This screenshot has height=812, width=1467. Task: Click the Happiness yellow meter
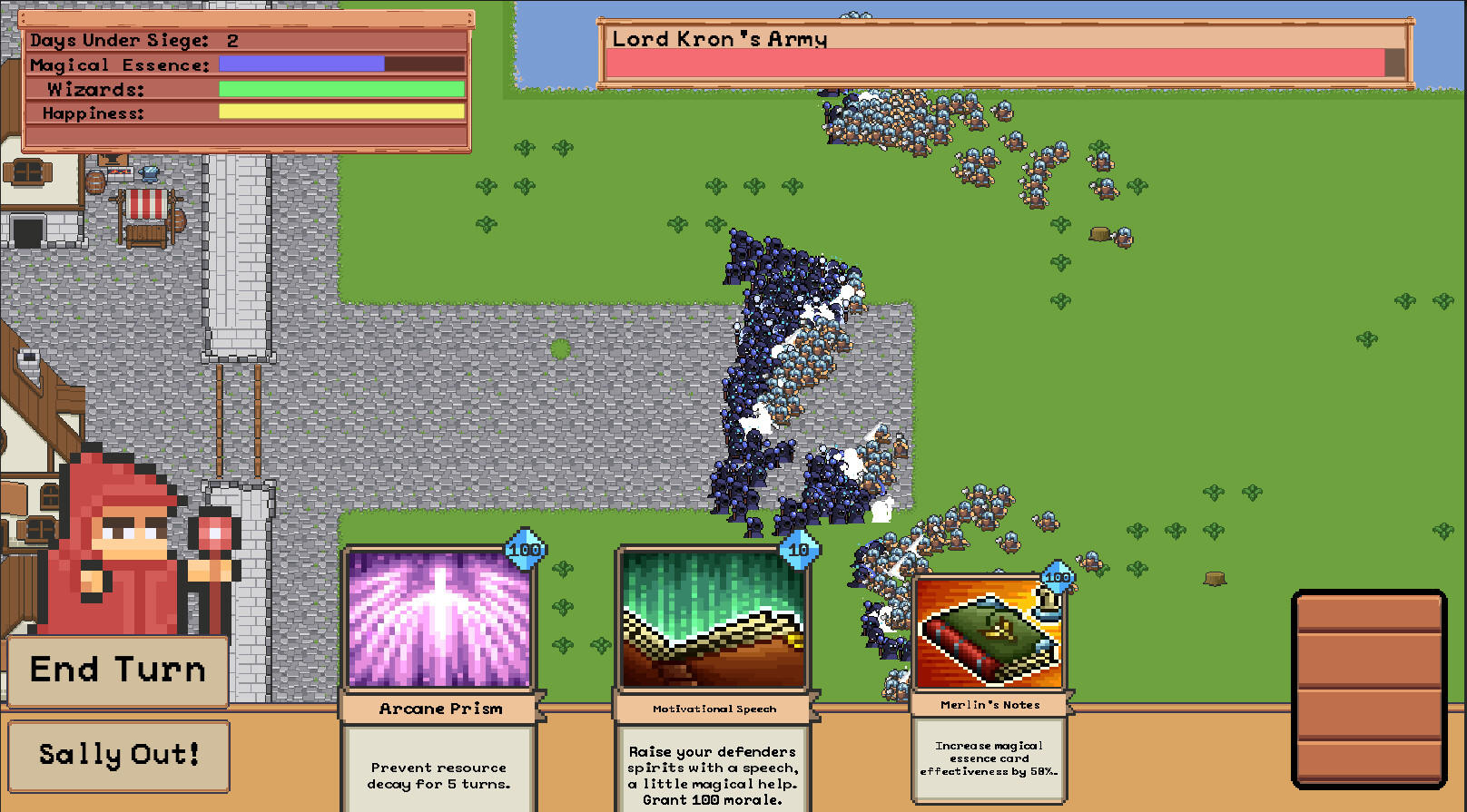(341, 113)
